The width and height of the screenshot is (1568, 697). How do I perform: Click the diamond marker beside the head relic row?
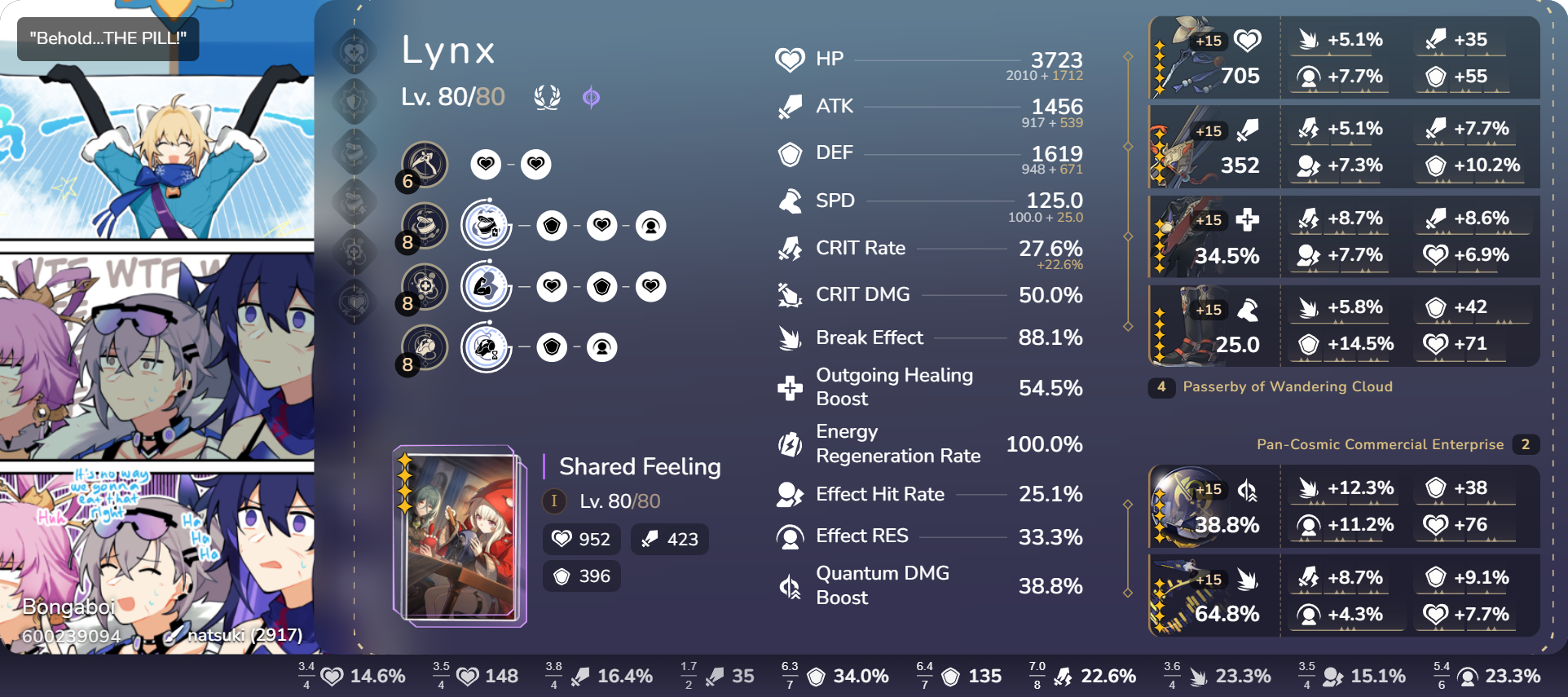(x=1128, y=57)
